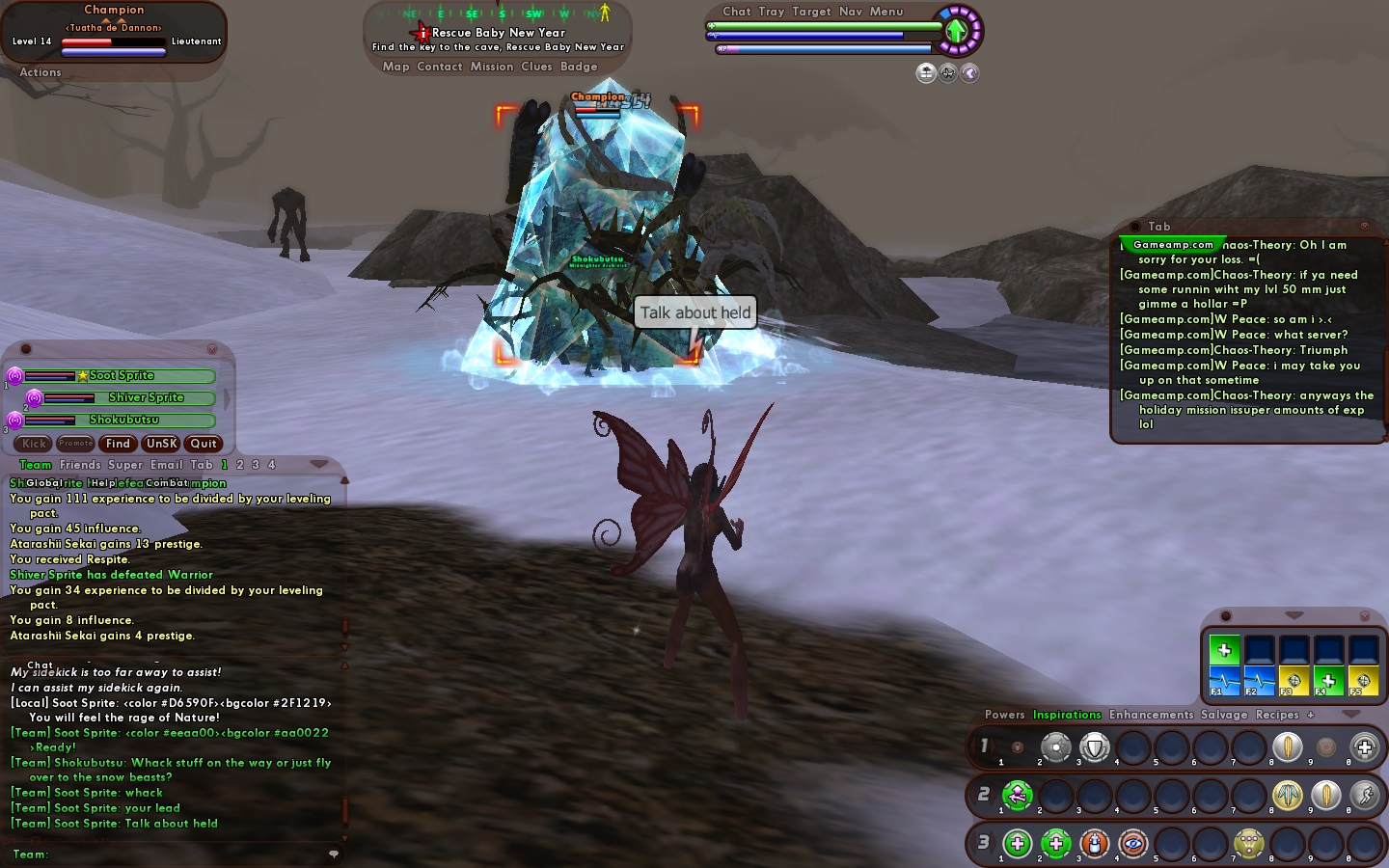Kick the selected team member
This screenshot has height=868, width=1389.
coord(34,444)
